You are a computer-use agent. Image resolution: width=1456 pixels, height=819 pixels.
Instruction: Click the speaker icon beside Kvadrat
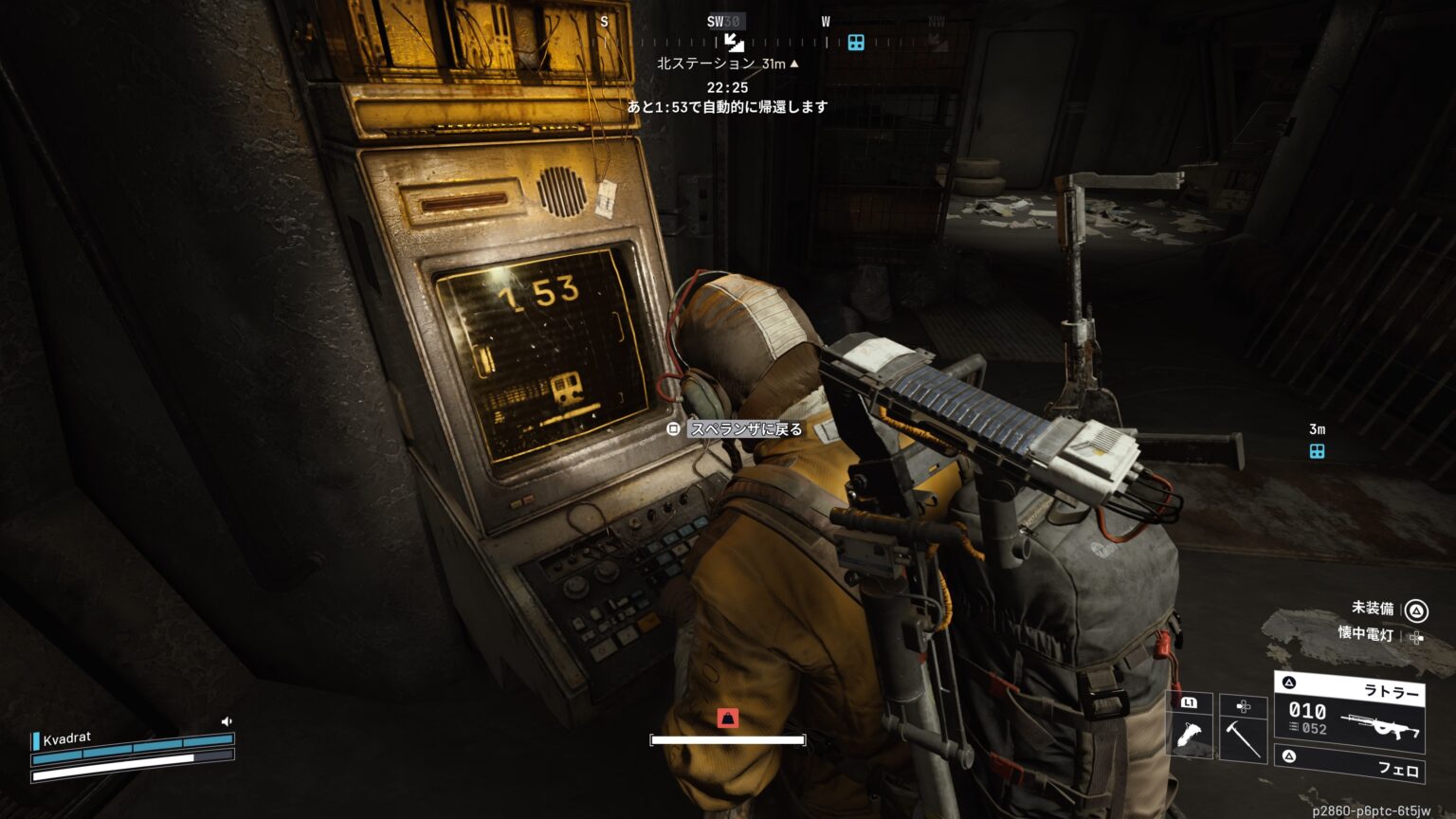click(227, 721)
